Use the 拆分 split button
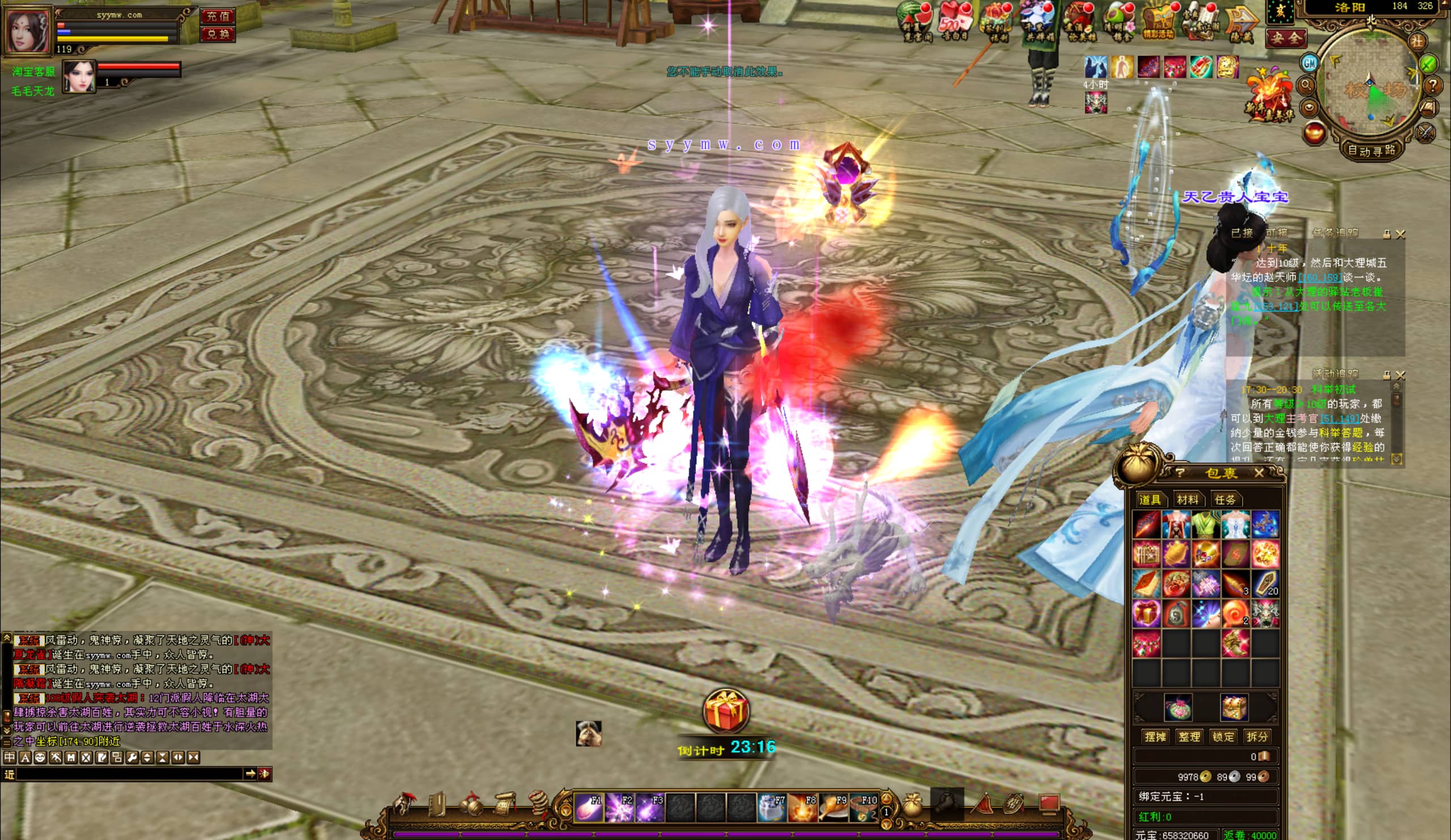The width and height of the screenshot is (1451, 840). click(1257, 736)
